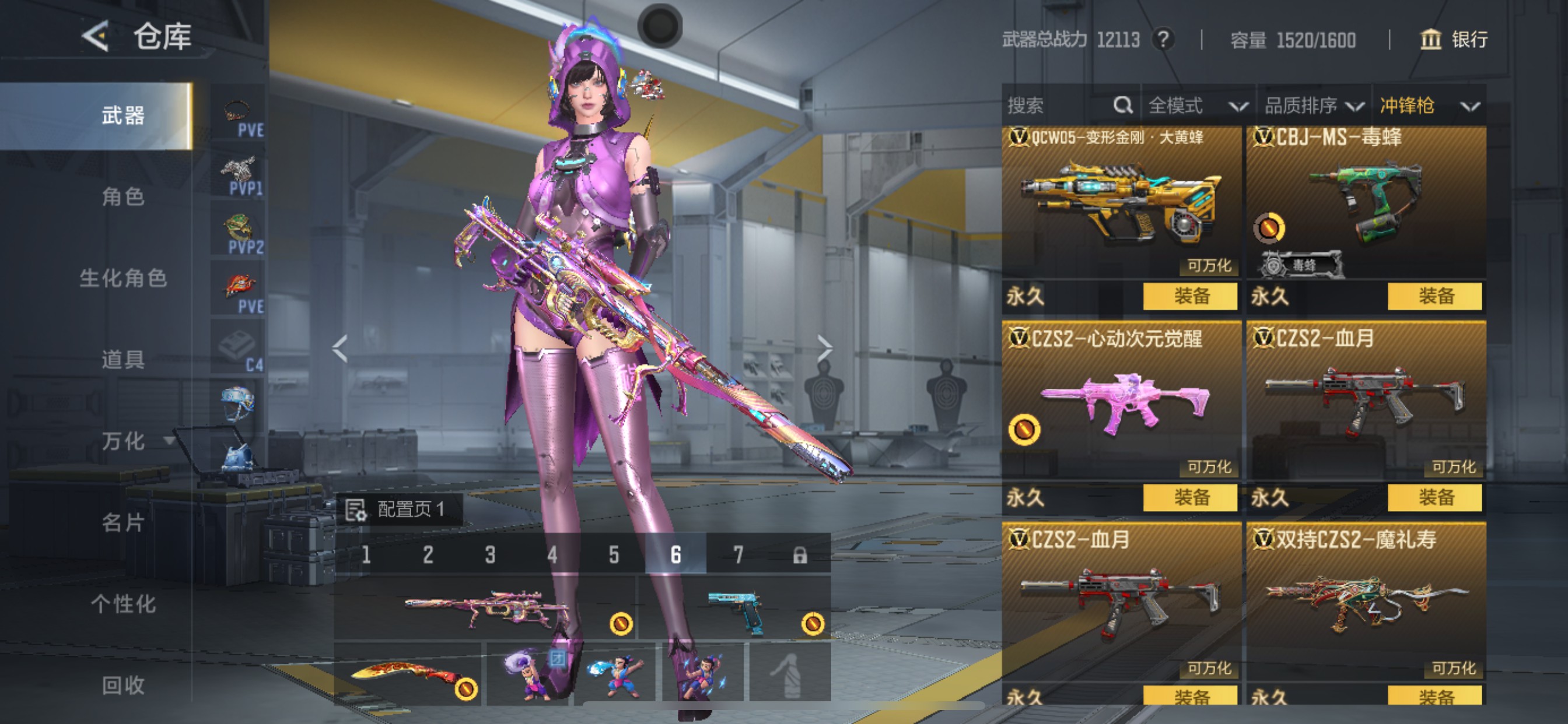This screenshot has width=1568, height=724.
Task: Select the CZS2 心动次元觉醒 weapon card
Action: pyautogui.click(x=1121, y=402)
